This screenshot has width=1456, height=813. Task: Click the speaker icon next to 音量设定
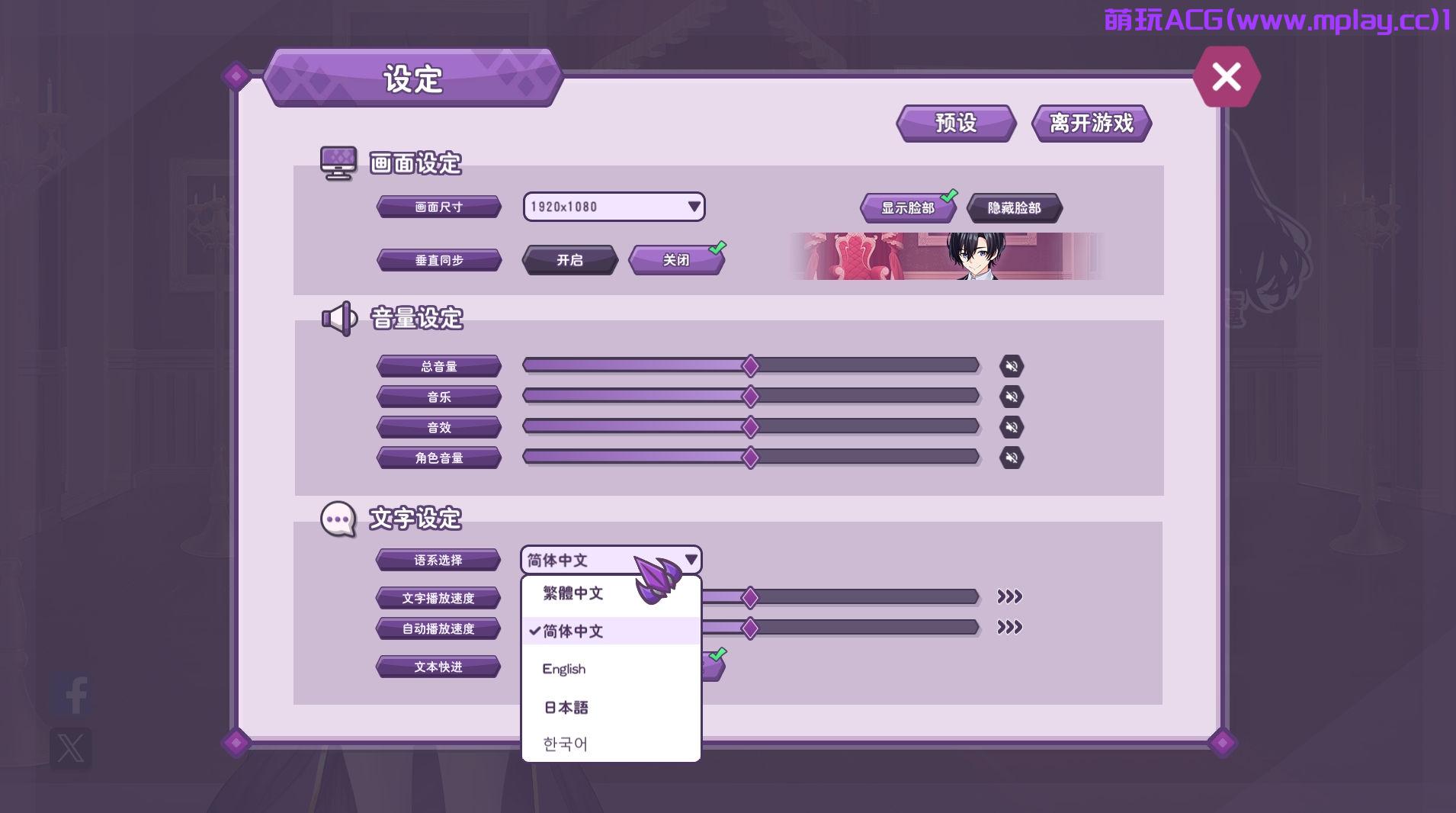pos(338,318)
